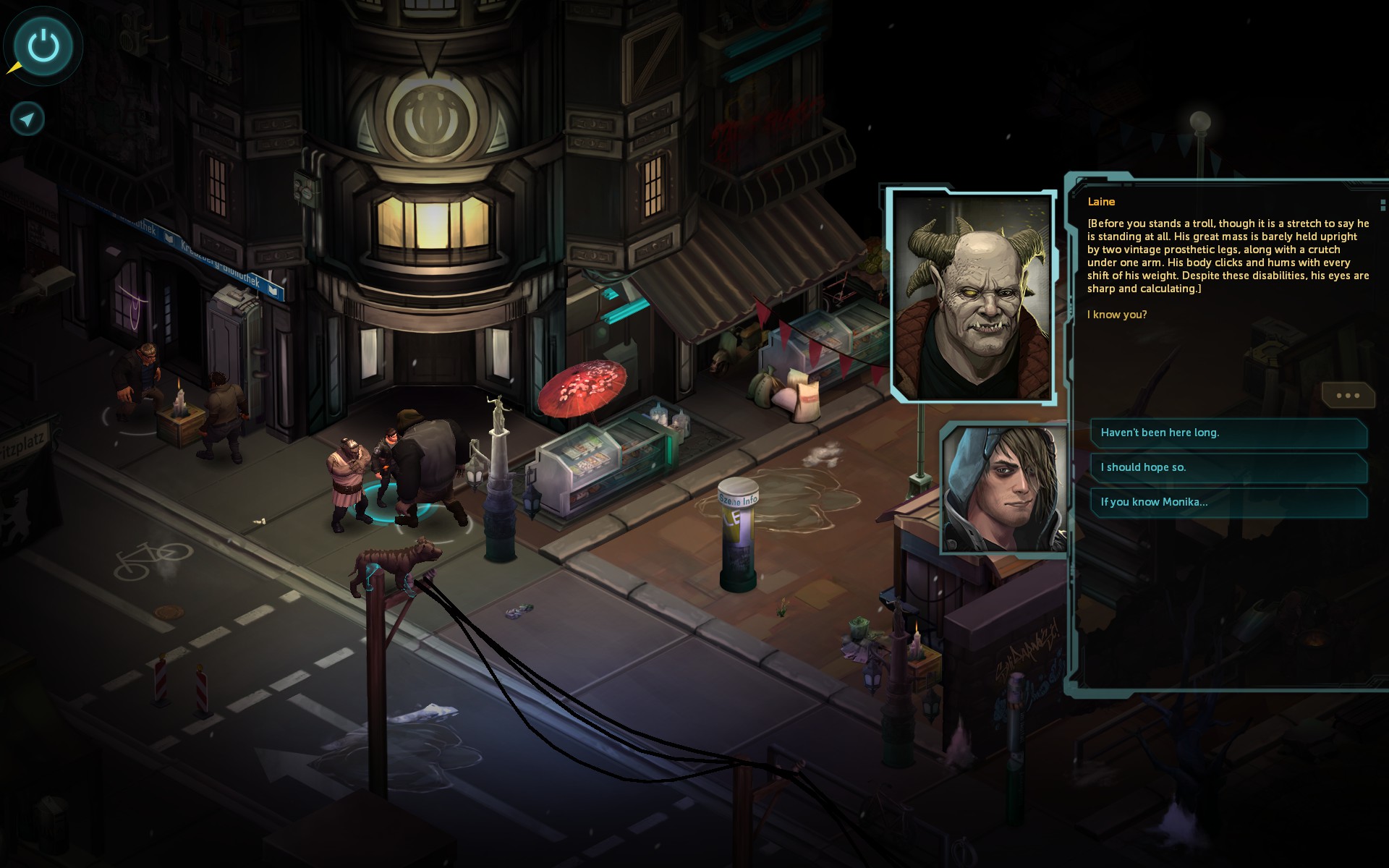Click the three-dots dialogue button
The height and width of the screenshot is (868, 1389).
click(1347, 396)
